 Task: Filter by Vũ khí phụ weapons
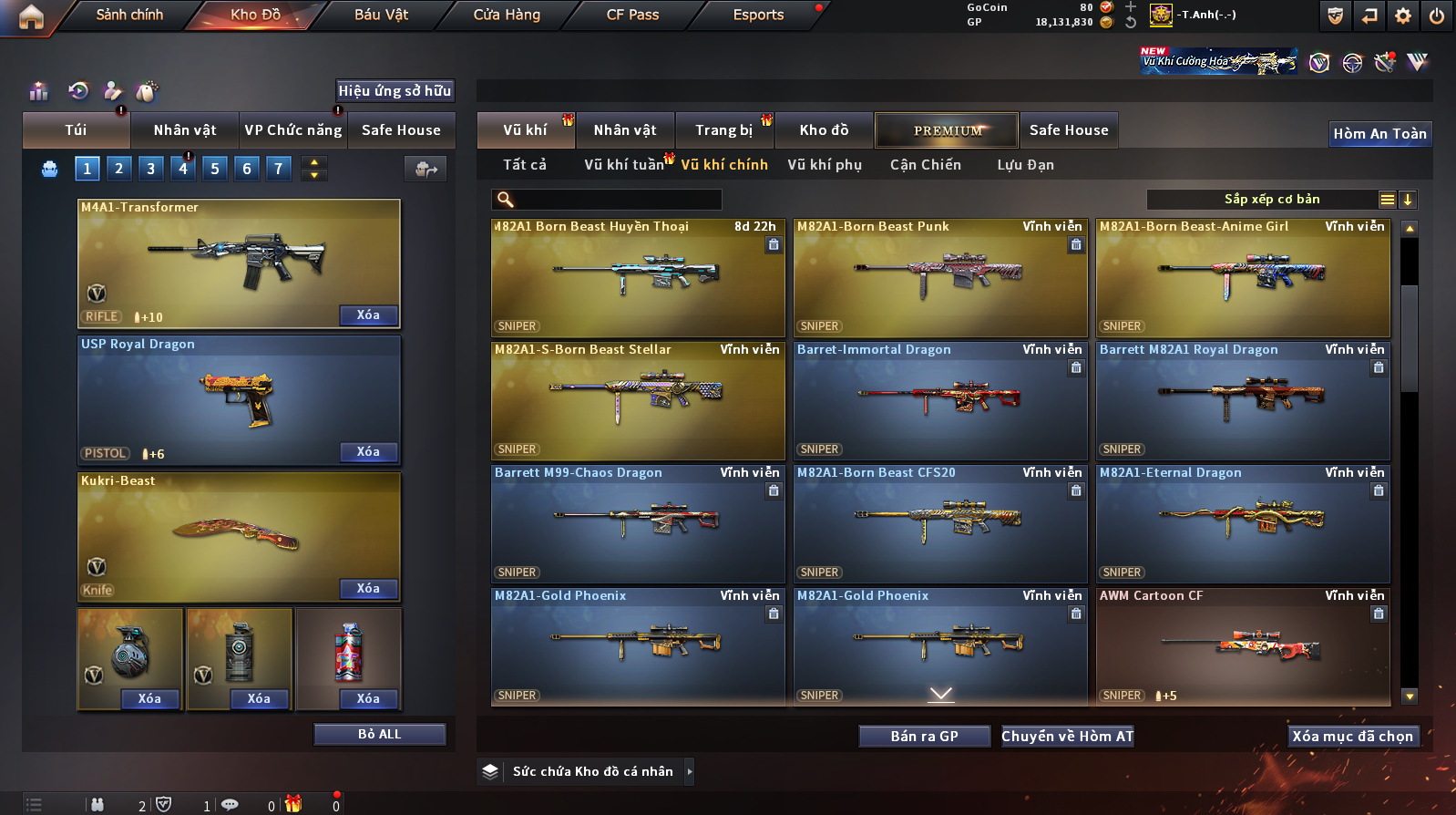[x=825, y=165]
